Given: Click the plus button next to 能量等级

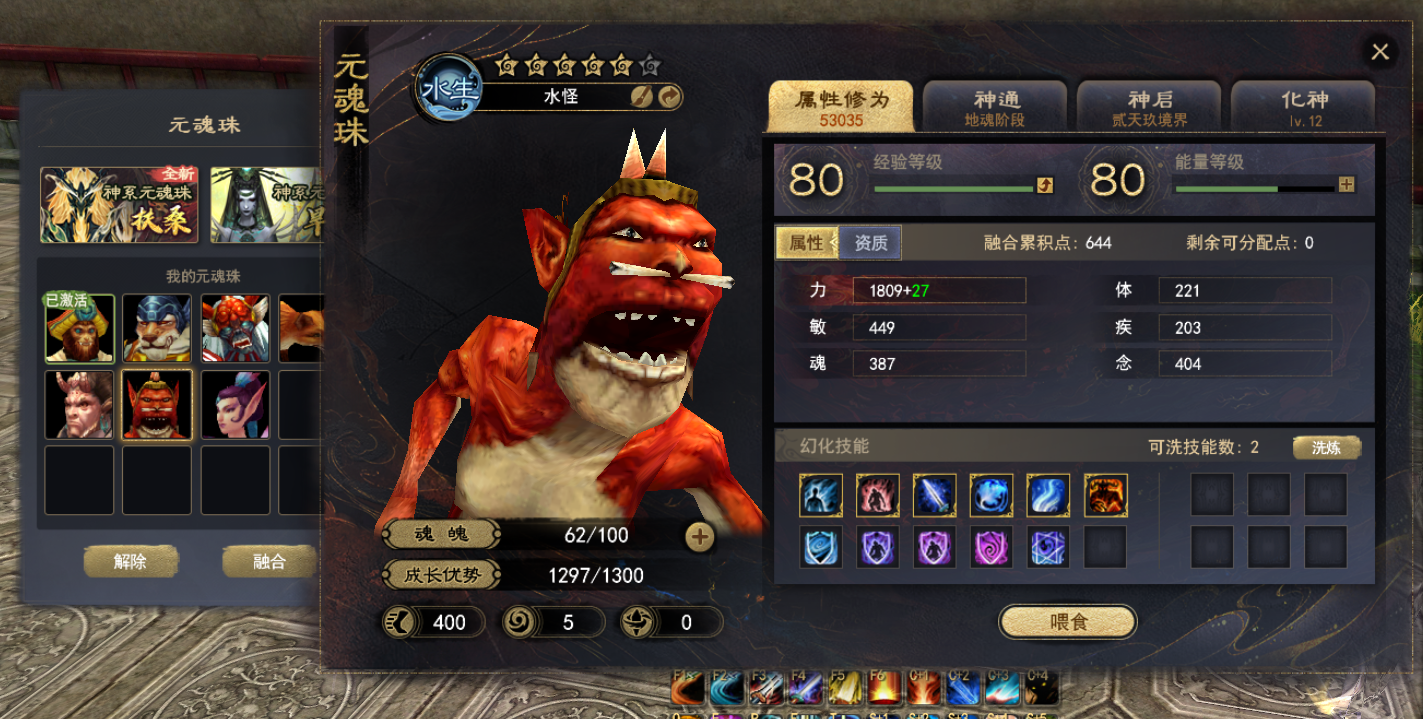Looking at the screenshot, I should 1346,184.
